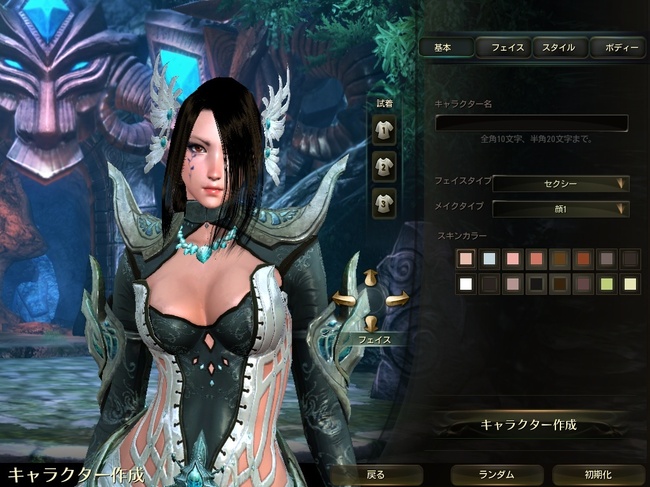650x487 pixels.
Task: Open the メイクタイプ dropdown
Action: (561, 208)
